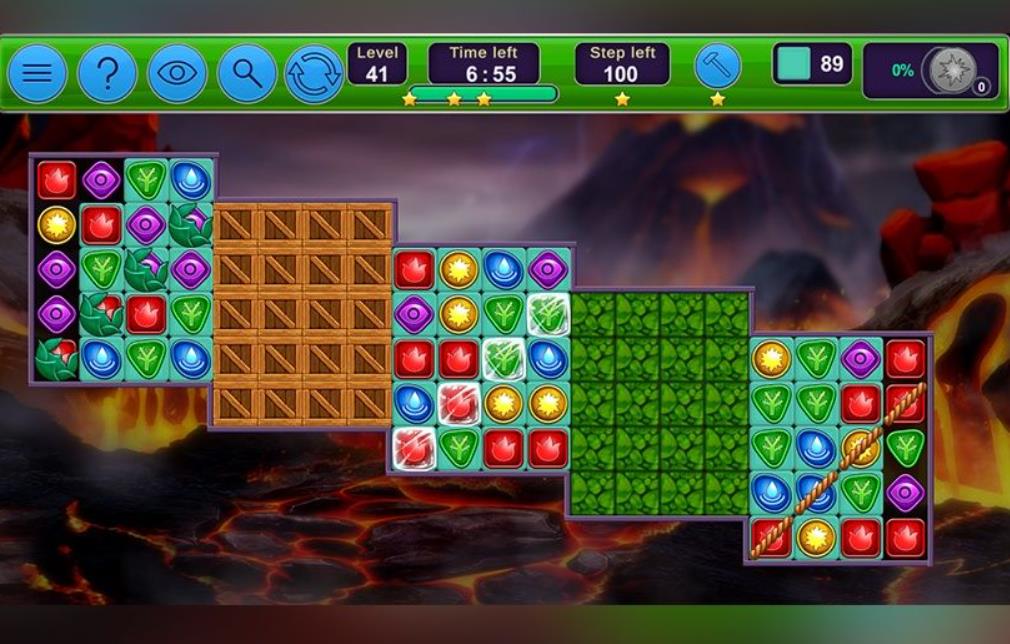The height and width of the screenshot is (644, 1010).
Task: Select the blue water drop tile with rope
Action: click(x=816, y=492)
